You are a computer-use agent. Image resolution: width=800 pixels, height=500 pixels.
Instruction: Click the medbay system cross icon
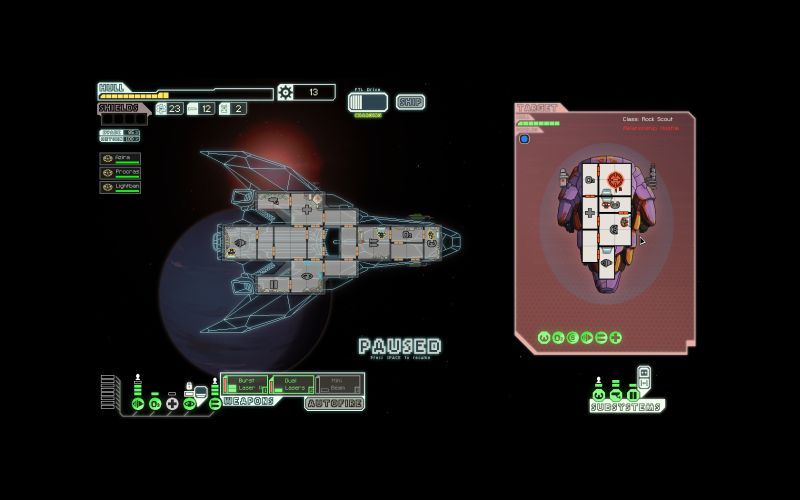pyautogui.click(x=172, y=403)
